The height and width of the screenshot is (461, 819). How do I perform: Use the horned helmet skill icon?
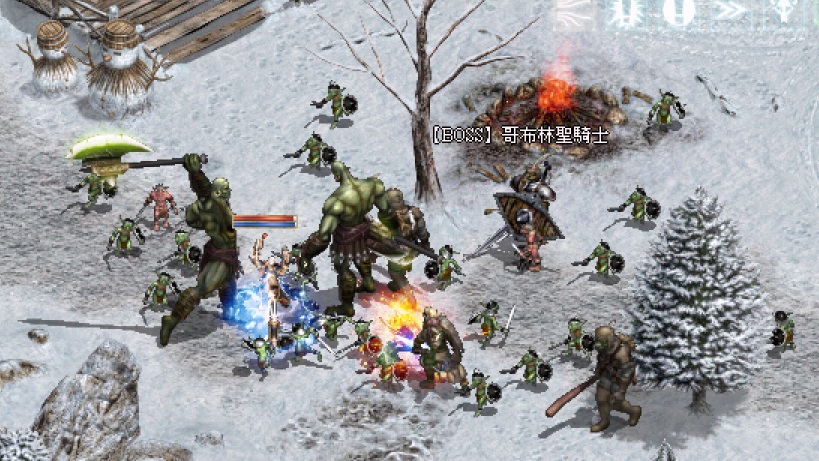(783, 12)
